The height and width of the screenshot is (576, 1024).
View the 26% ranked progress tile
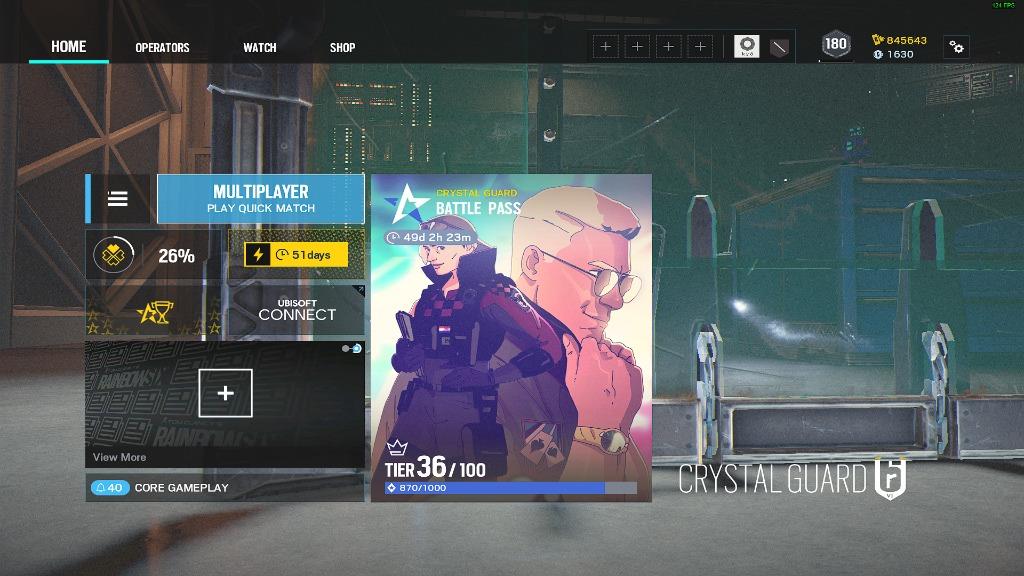(x=155, y=255)
